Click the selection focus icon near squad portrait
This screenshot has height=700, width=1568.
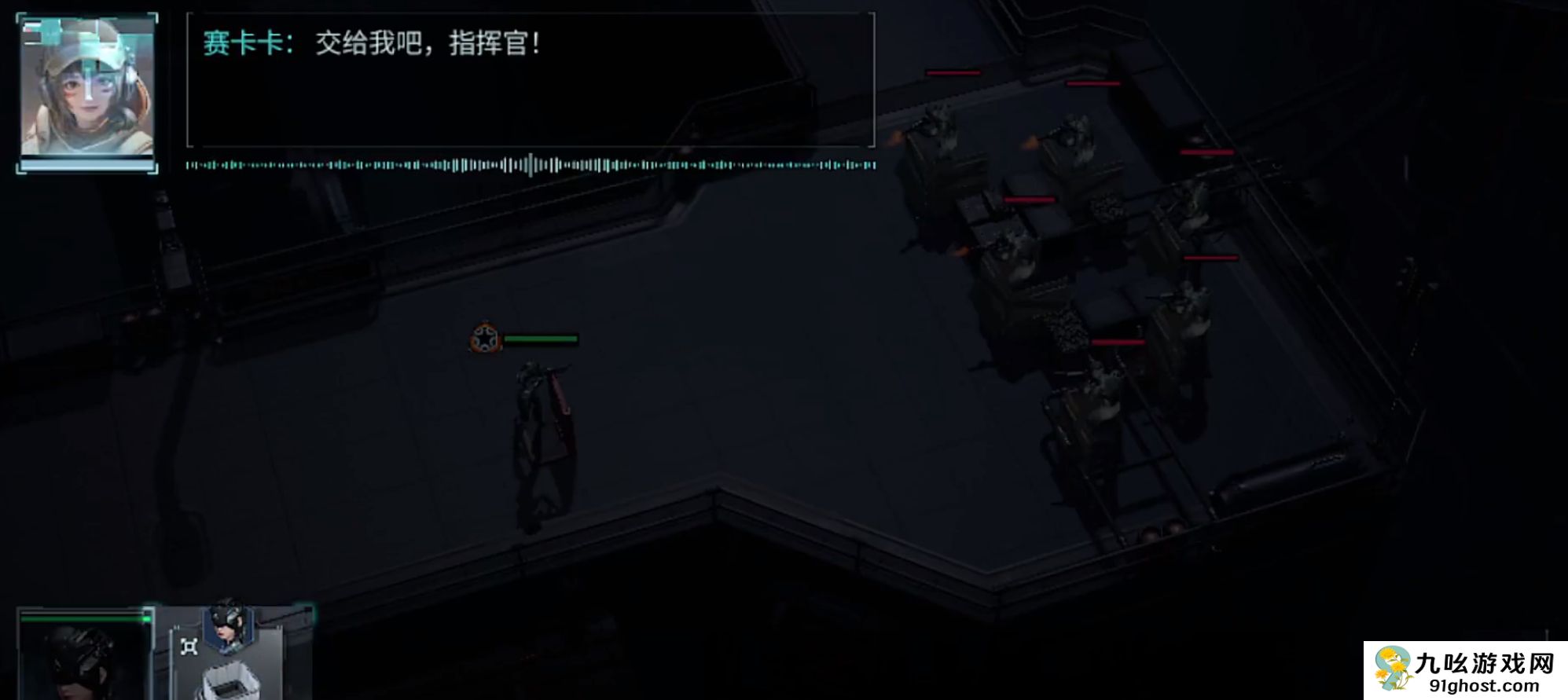coord(189,647)
